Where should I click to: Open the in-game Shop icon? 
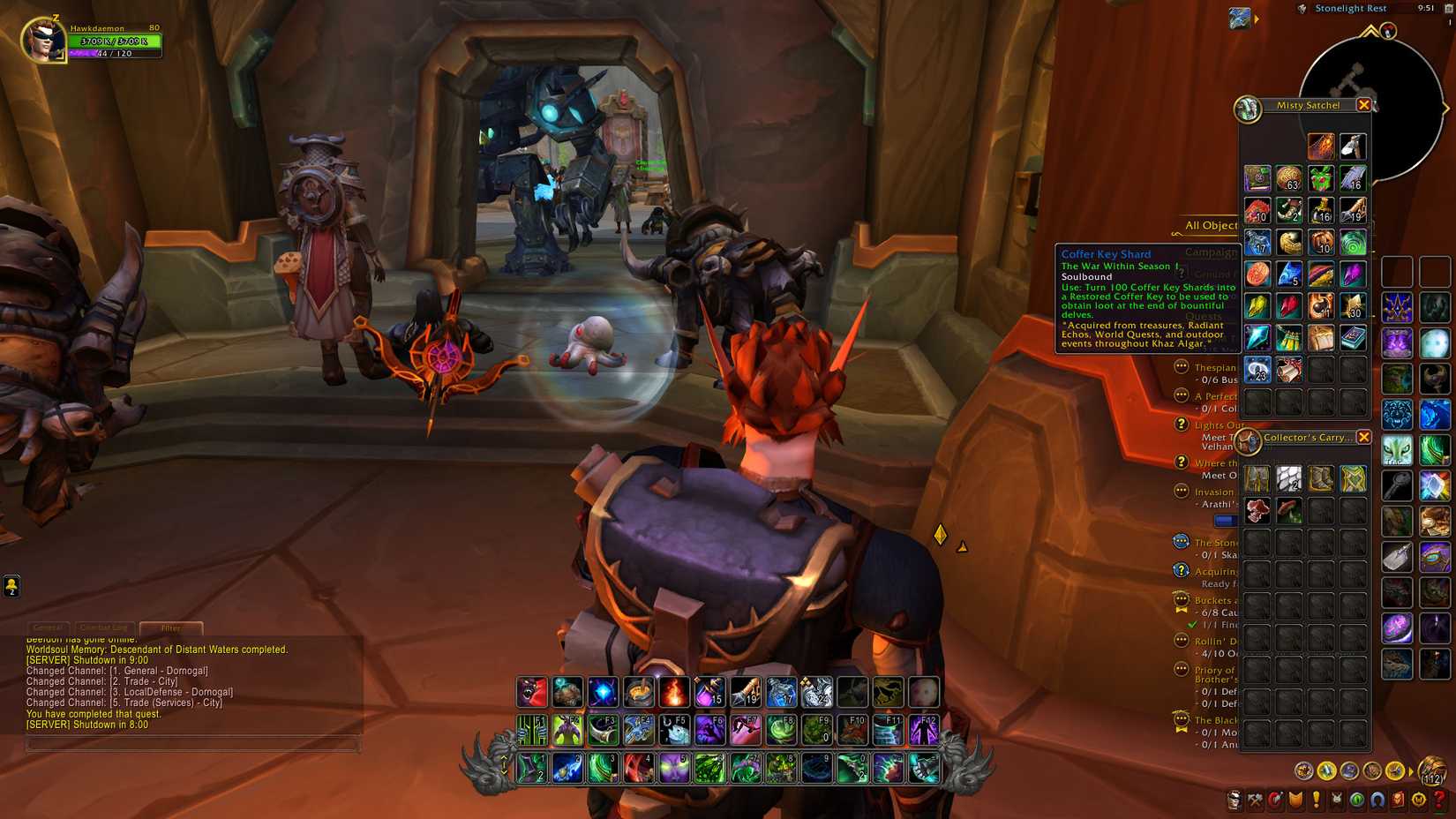[1418, 800]
